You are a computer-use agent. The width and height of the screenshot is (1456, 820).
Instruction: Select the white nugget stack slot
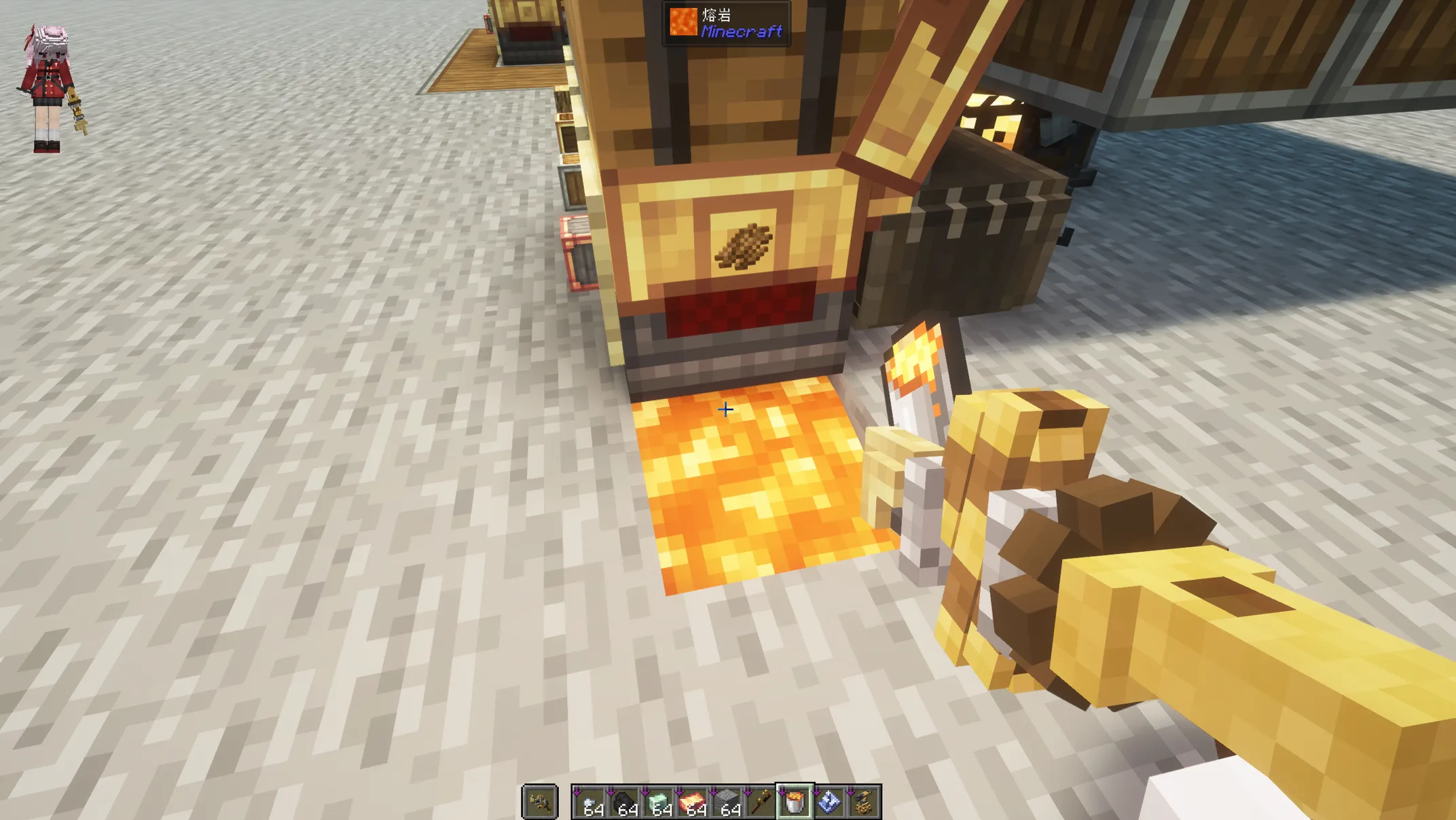(x=591, y=802)
